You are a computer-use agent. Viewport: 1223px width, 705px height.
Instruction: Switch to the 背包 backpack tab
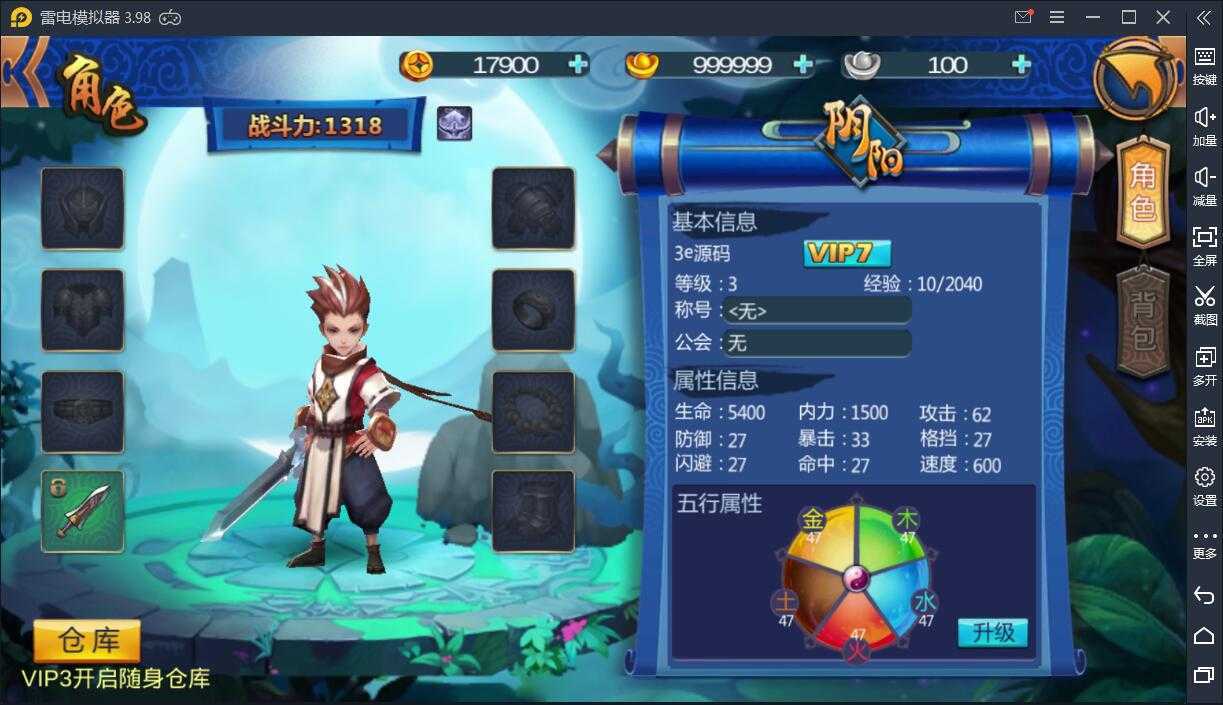tap(1142, 321)
